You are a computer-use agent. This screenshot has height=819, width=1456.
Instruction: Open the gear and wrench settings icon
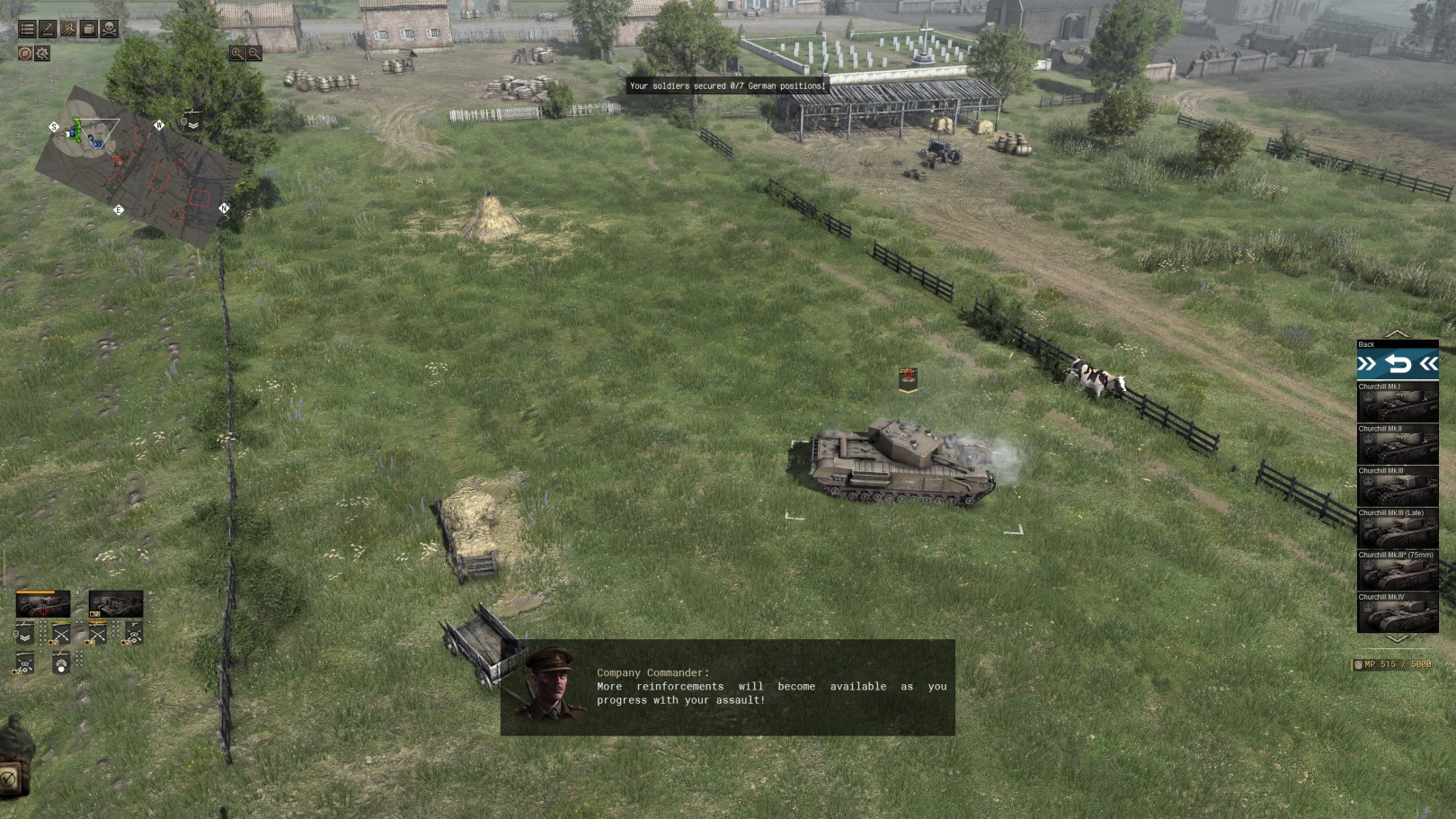click(42, 54)
